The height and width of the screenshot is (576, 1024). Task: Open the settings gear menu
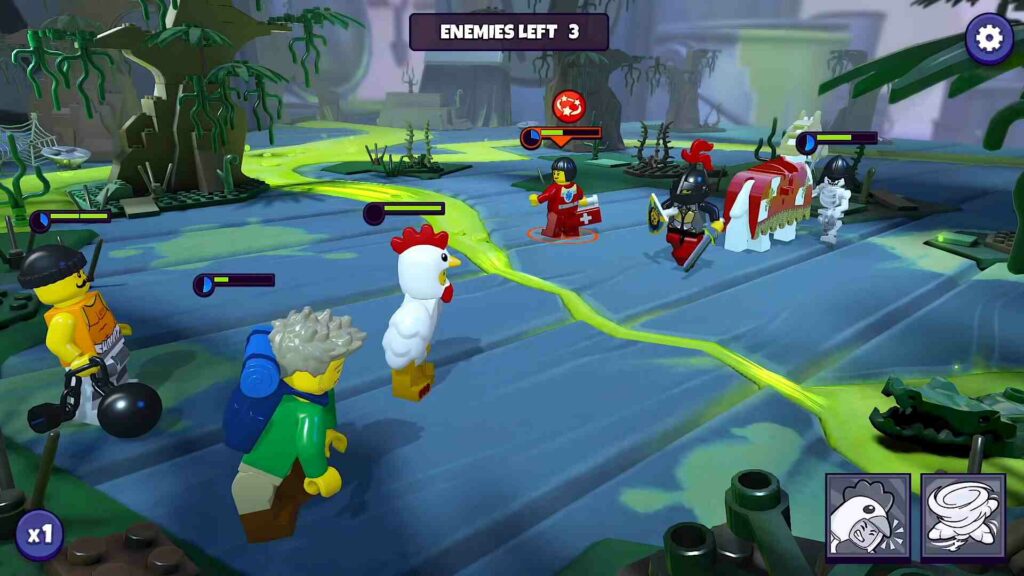pyautogui.click(x=988, y=39)
